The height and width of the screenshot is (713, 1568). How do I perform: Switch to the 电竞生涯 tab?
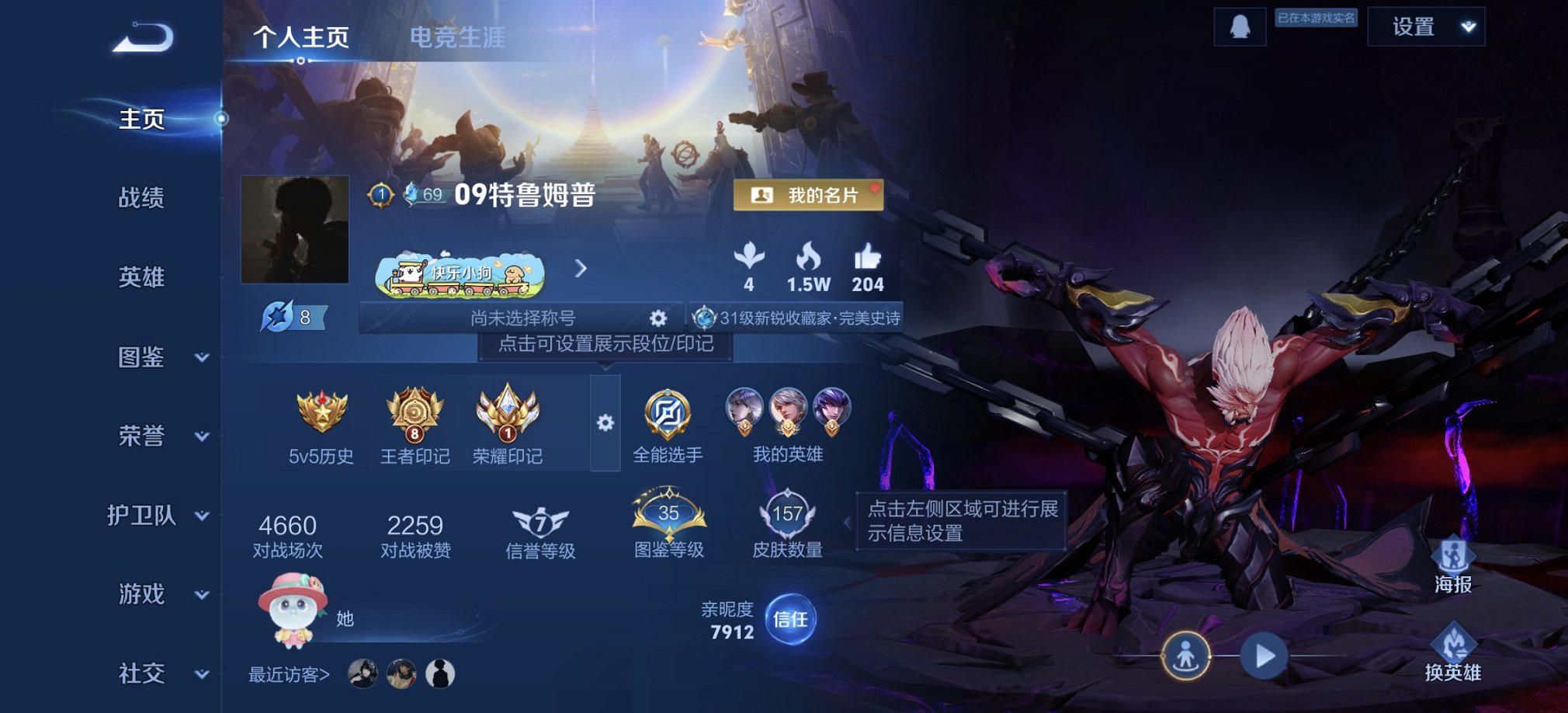pos(460,37)
